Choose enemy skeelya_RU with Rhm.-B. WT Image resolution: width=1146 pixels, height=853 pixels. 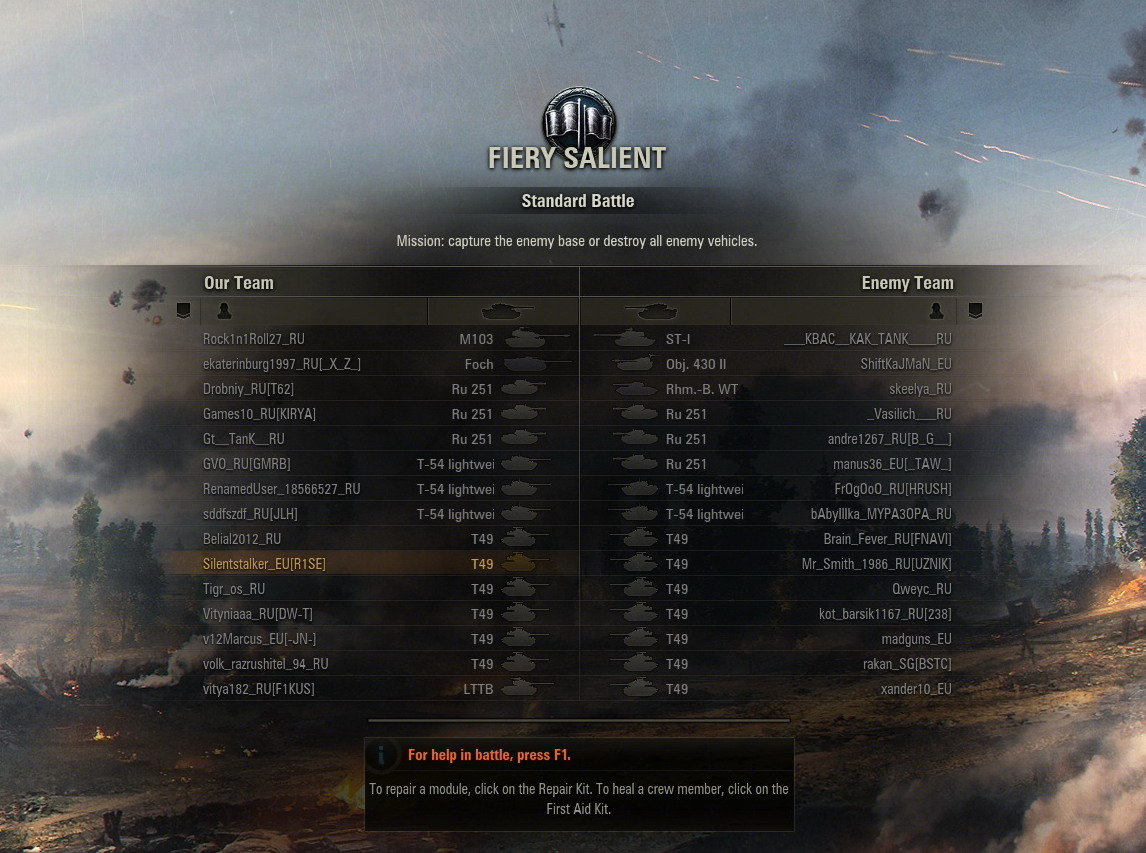coord(920,389)
